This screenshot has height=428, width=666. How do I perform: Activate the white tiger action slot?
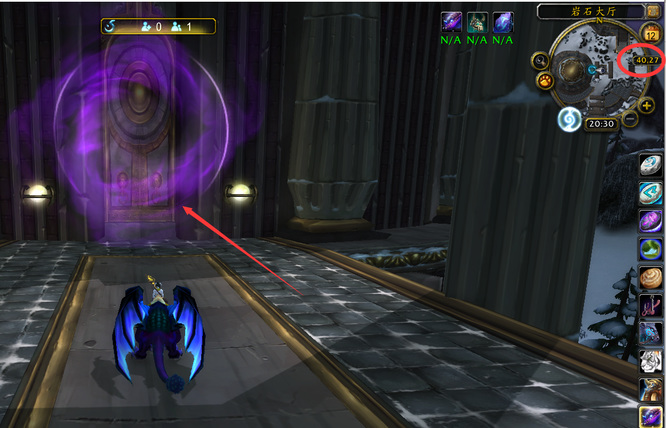tap(652, 361)
